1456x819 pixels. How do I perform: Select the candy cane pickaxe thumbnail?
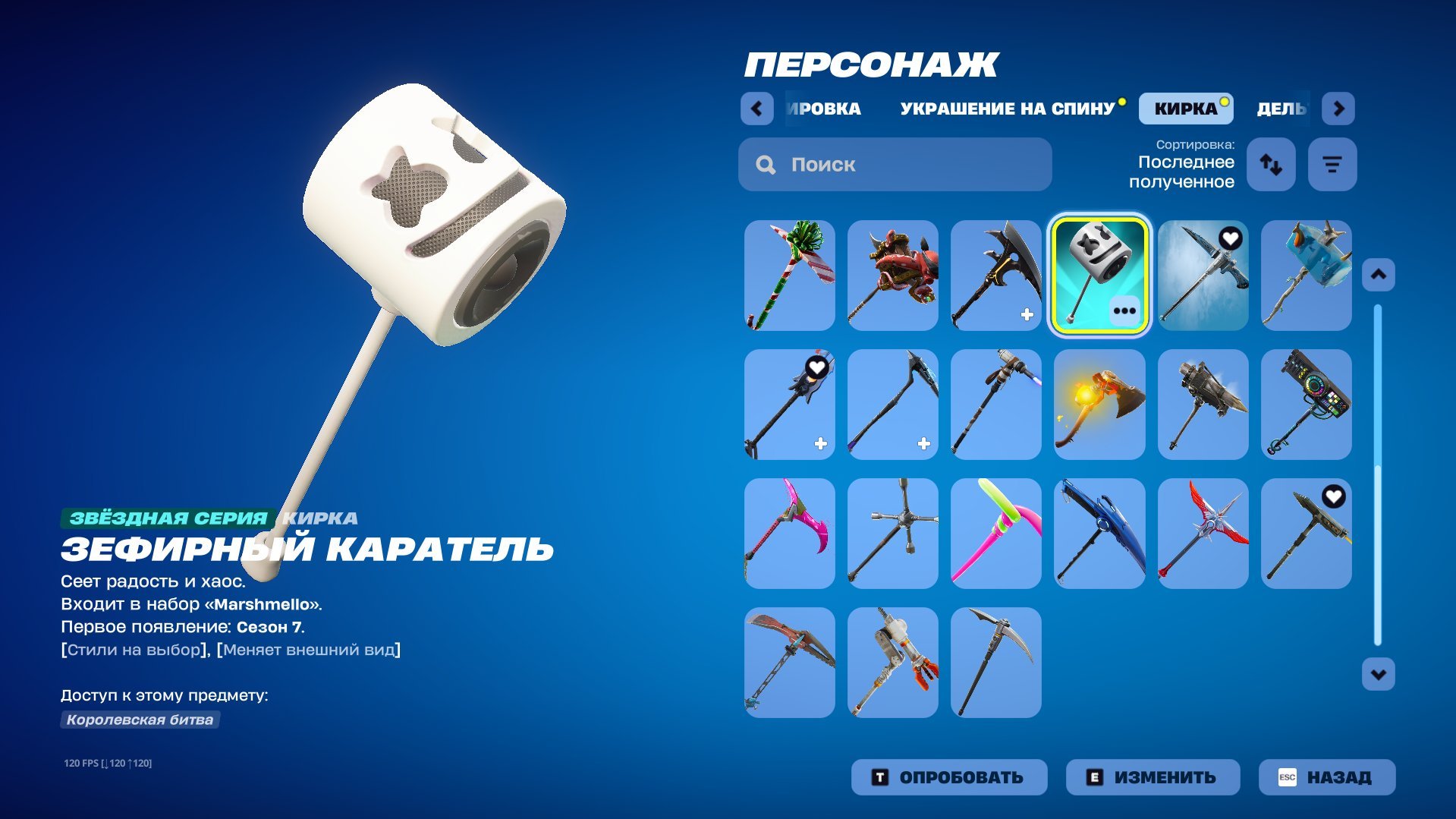click(x=789, y=273)
